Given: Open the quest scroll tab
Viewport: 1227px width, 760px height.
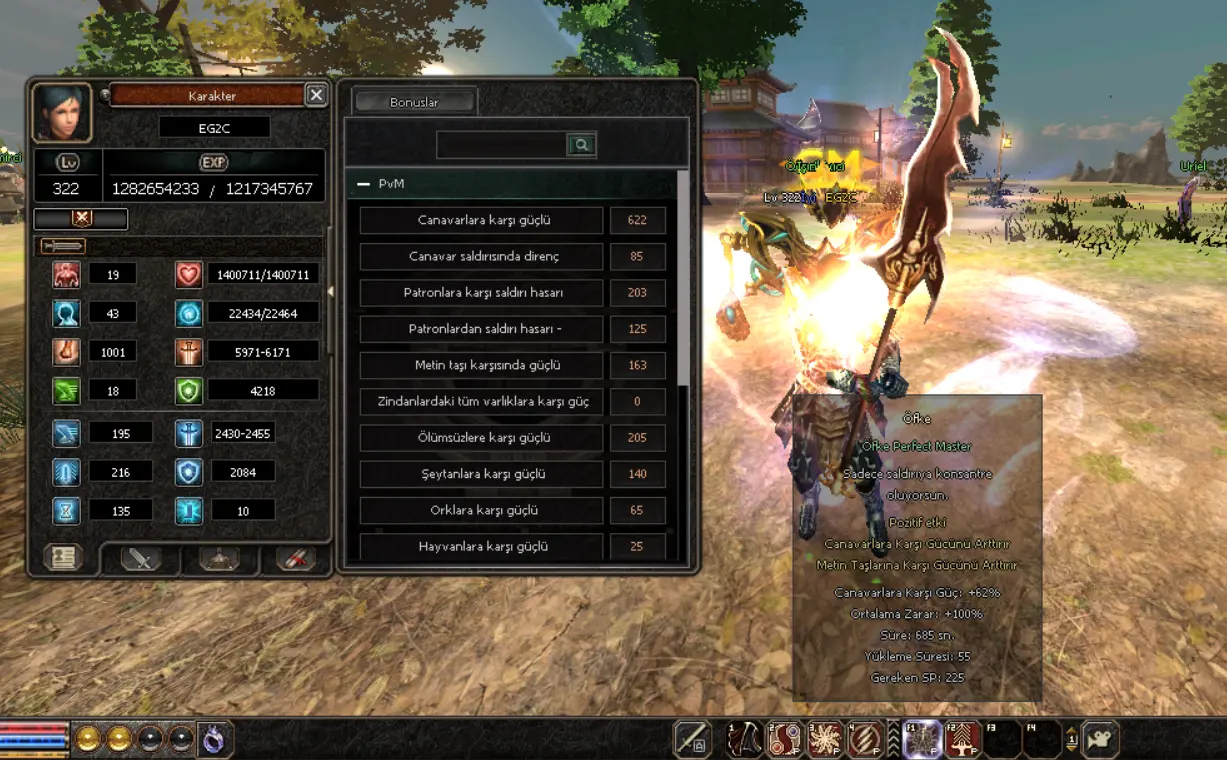Looking at the screenshot, I should [x=296, y=559].
